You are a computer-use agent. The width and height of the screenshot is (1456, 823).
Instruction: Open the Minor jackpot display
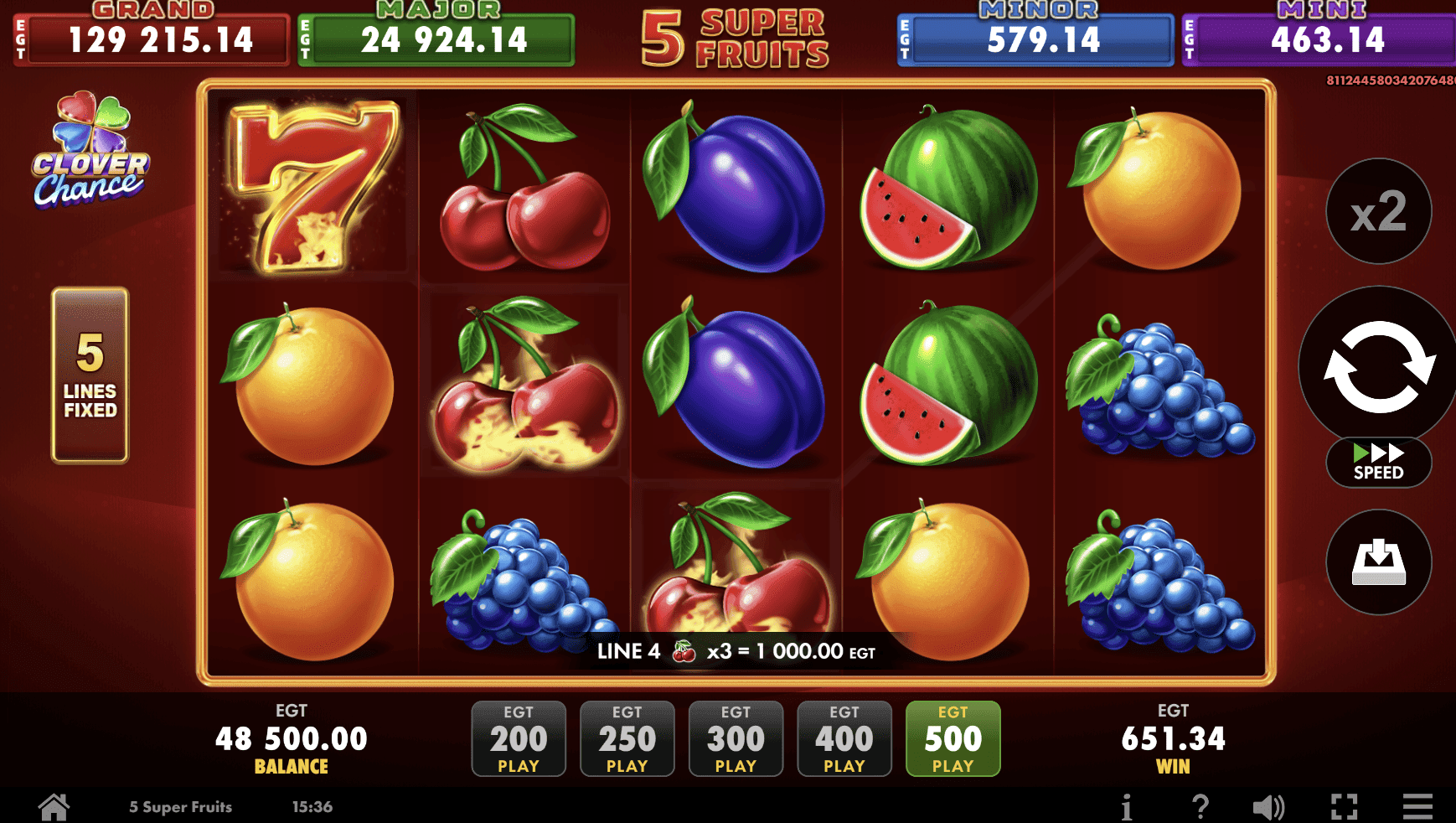(x=1035, y=38)
